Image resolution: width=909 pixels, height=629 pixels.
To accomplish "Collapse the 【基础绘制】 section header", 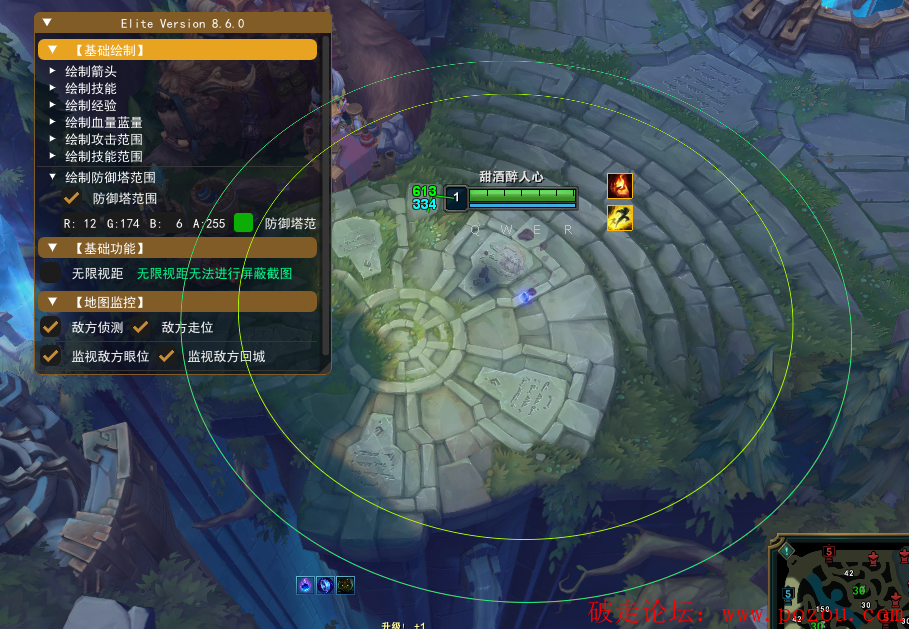I will [53, 49].
